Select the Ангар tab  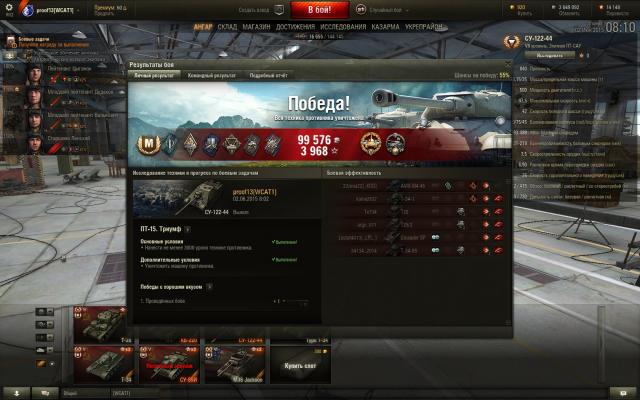(202, 28)
